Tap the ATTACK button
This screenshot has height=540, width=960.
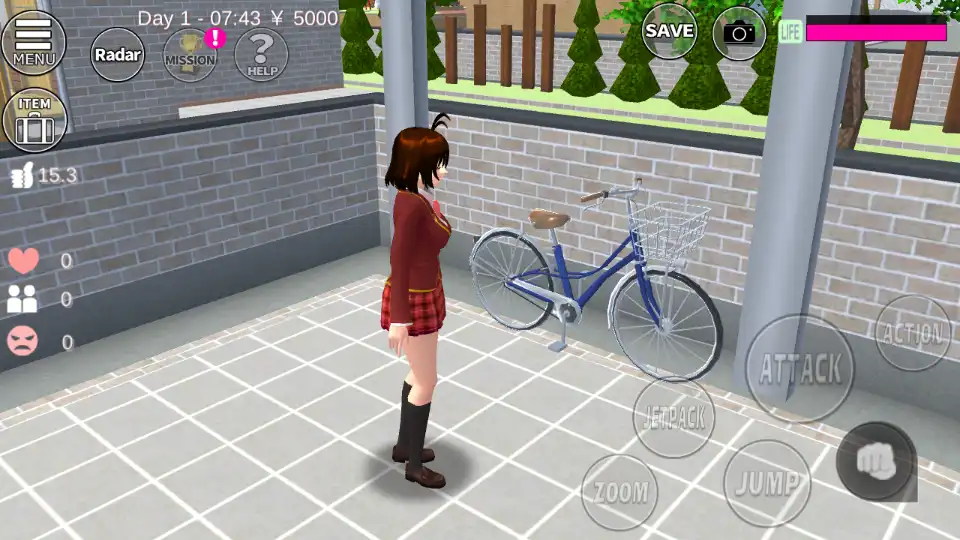coord(800,369)
